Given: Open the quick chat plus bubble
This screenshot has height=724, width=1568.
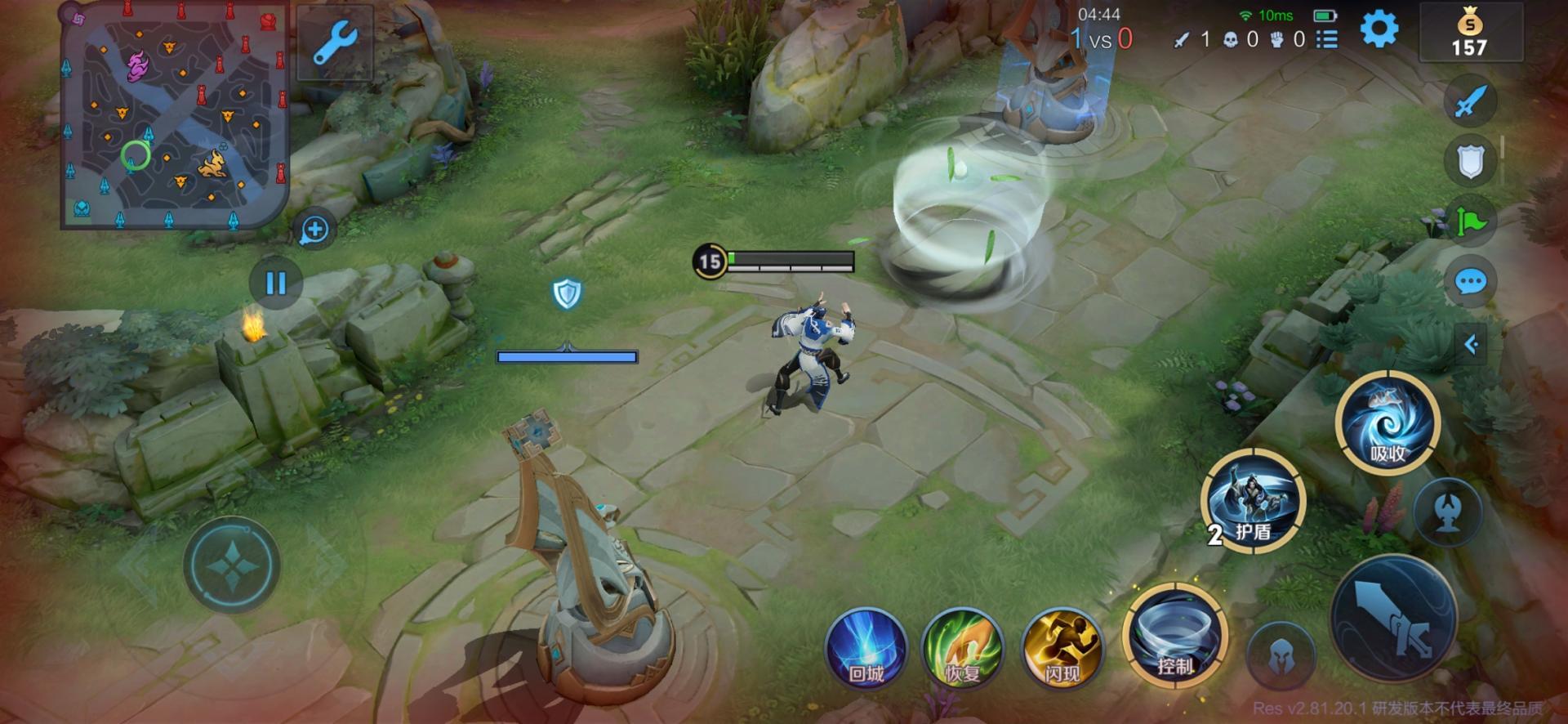Looking at the screenshot, I should 314,230.
